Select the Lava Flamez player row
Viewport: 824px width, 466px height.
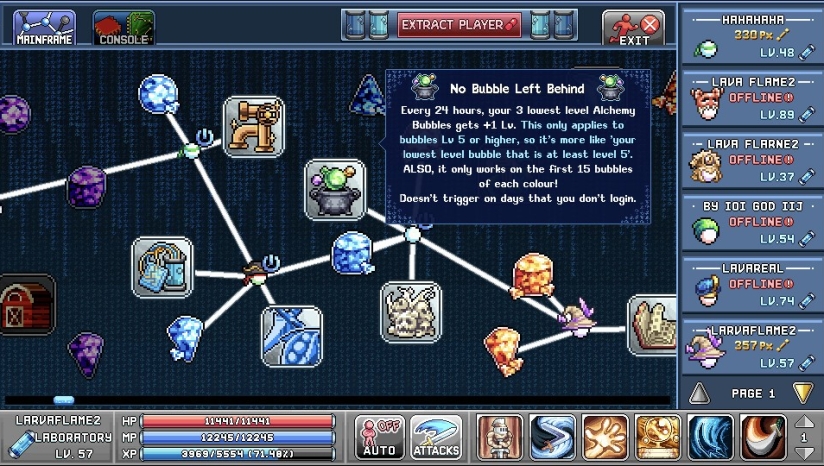(x=750, y=98)
